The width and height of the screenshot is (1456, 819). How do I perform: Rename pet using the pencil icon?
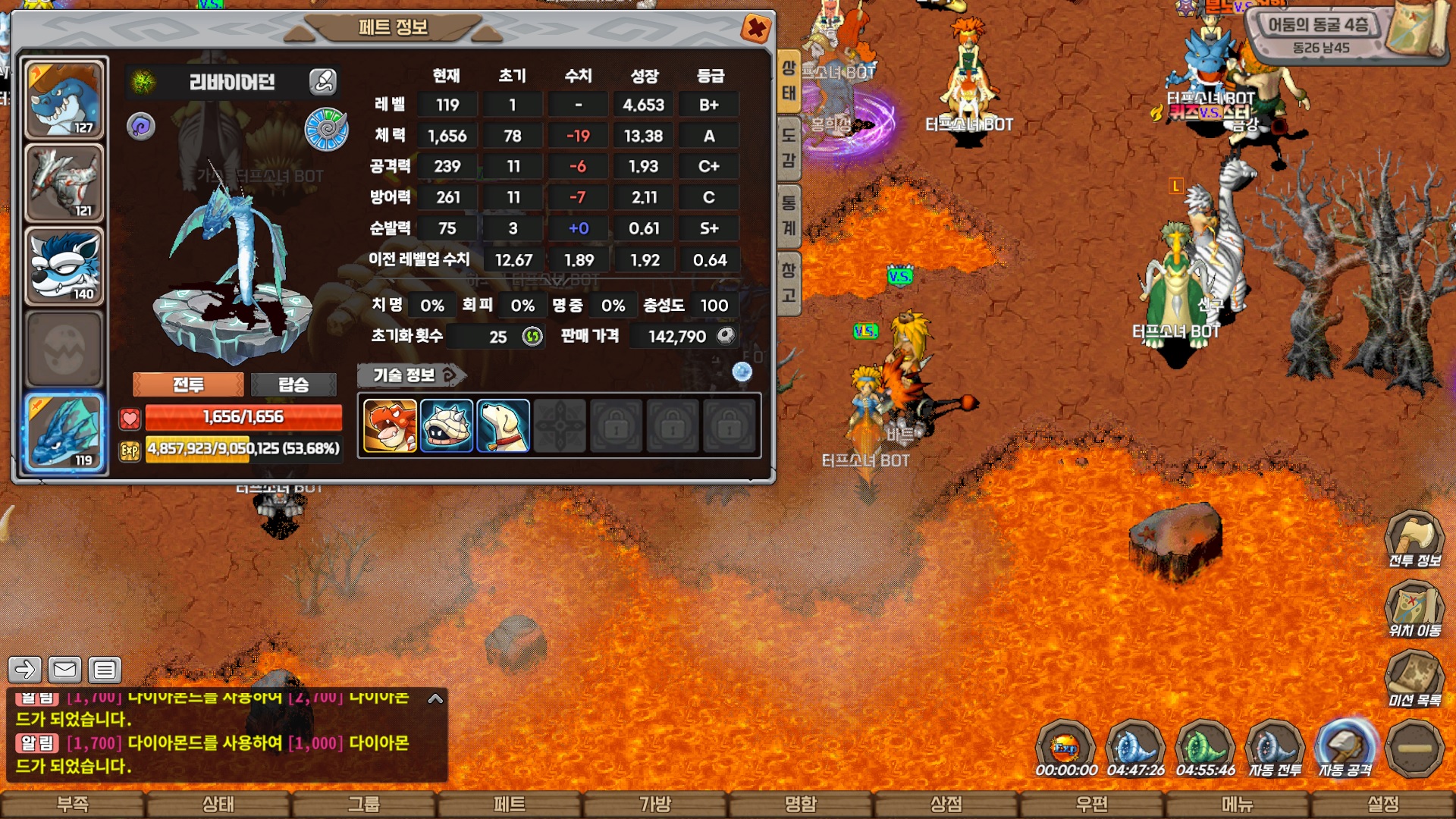click(323, 81)
